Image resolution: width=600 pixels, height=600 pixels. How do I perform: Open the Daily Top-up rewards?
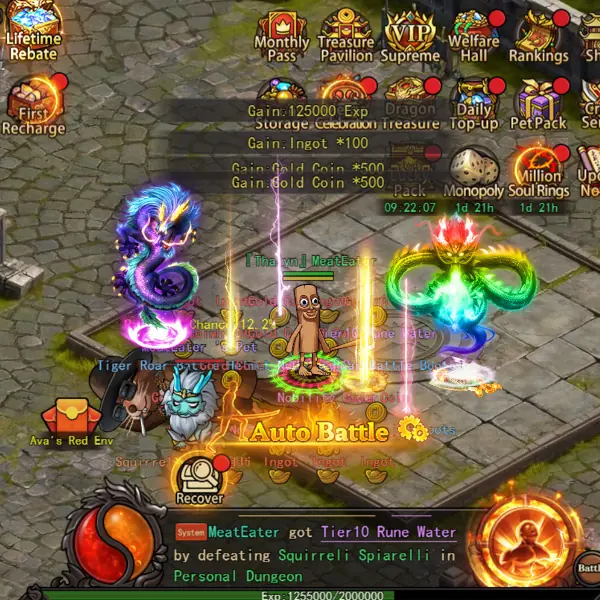tap(474, 103)
